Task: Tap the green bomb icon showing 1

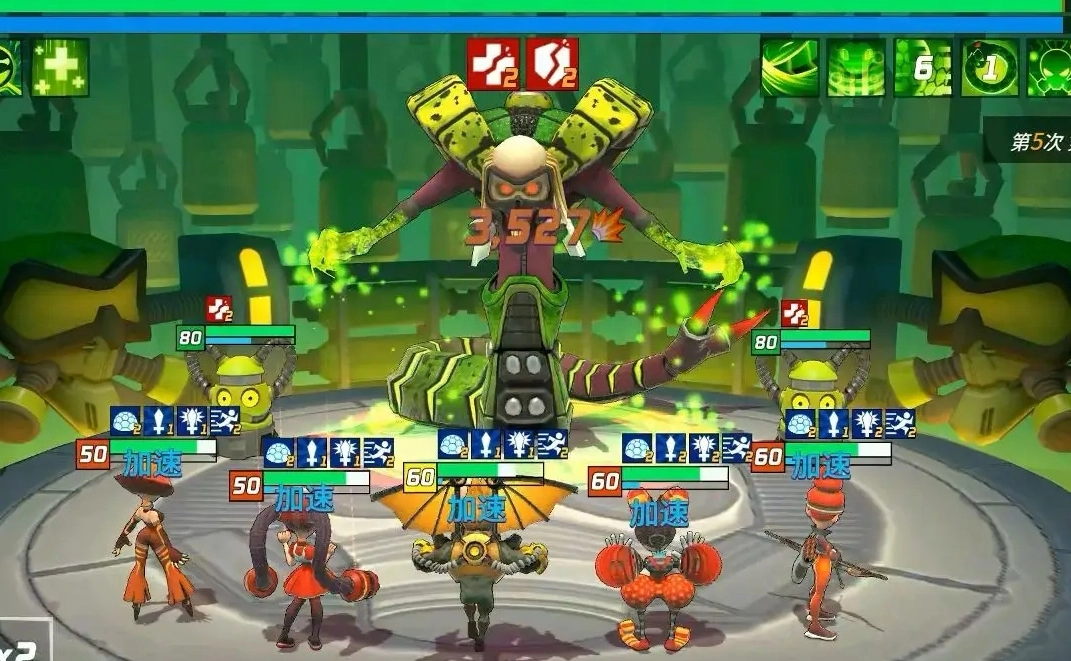Action: tap(990, 67)
